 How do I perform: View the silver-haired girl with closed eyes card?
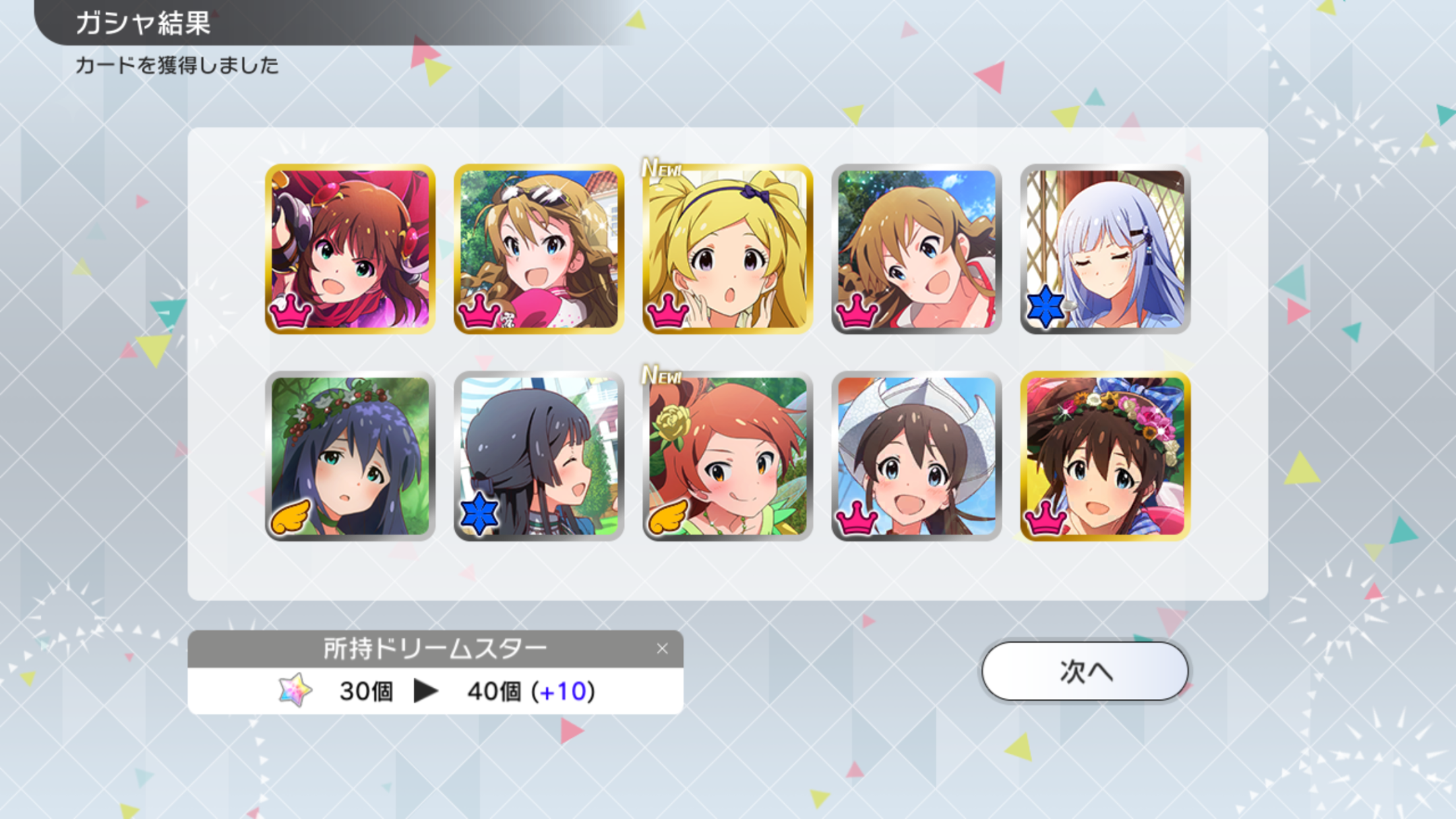tap(1105, 249)
